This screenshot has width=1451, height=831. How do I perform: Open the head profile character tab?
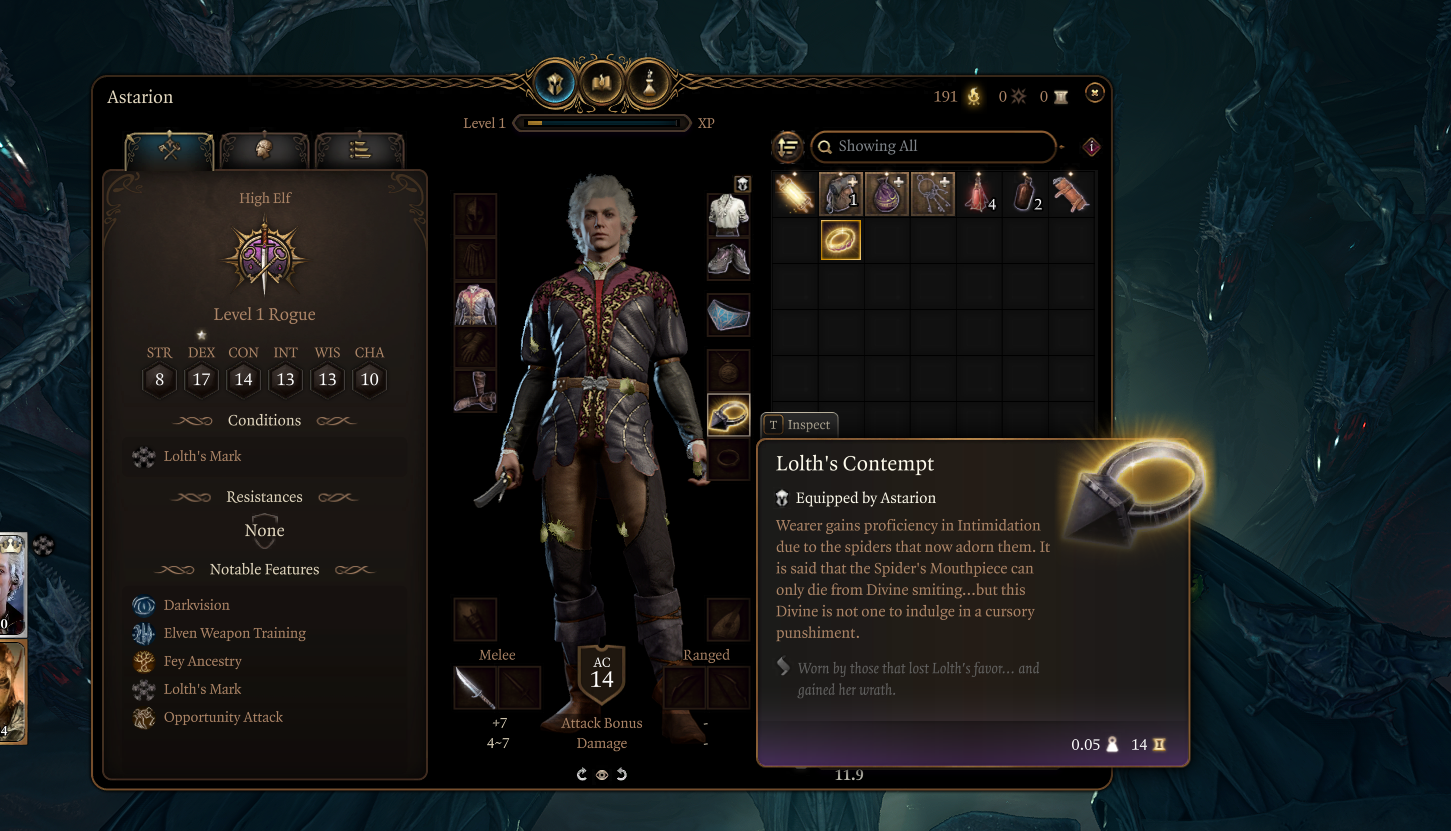click(x=264, y=150)
